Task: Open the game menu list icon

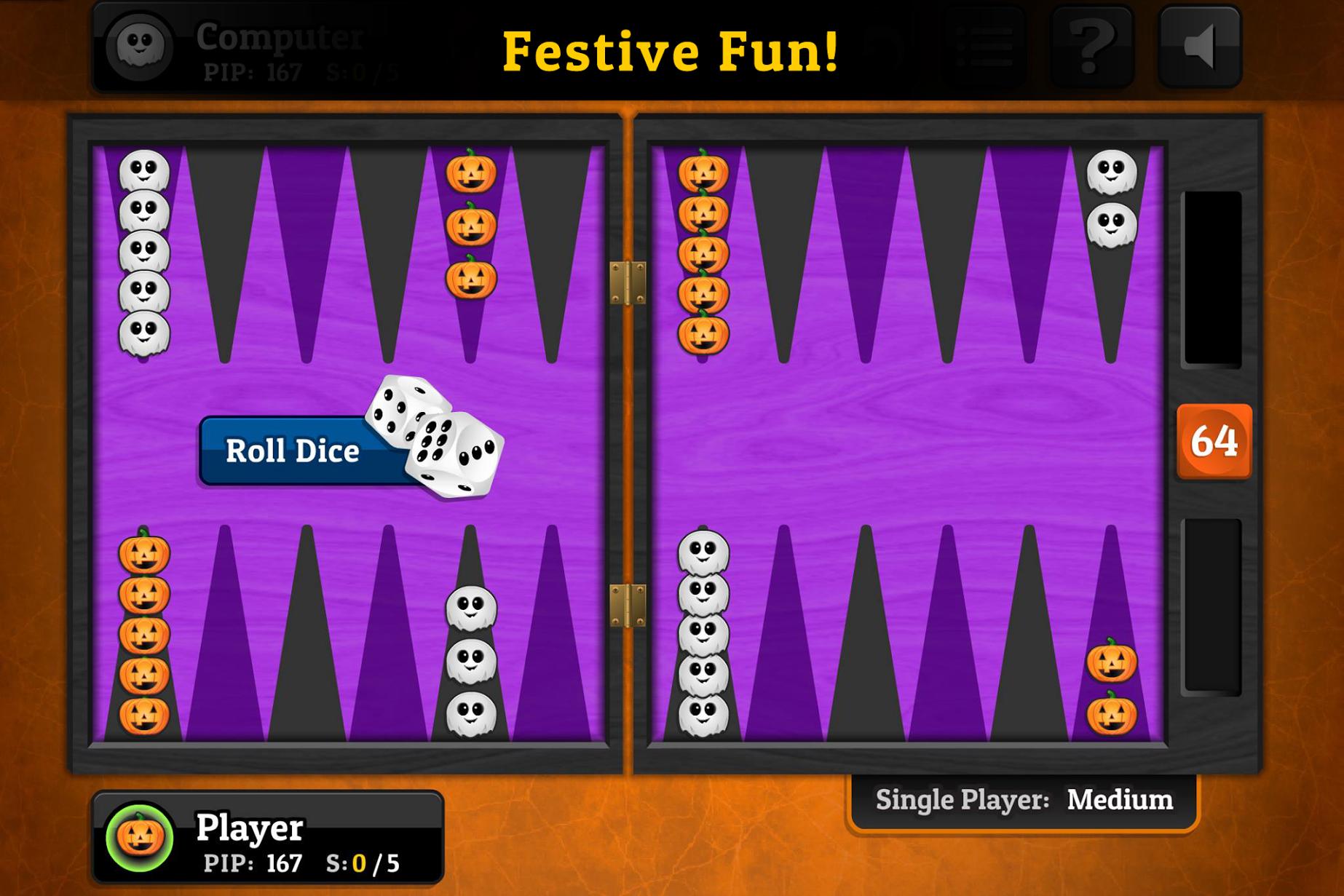Action: pos(982,46)
